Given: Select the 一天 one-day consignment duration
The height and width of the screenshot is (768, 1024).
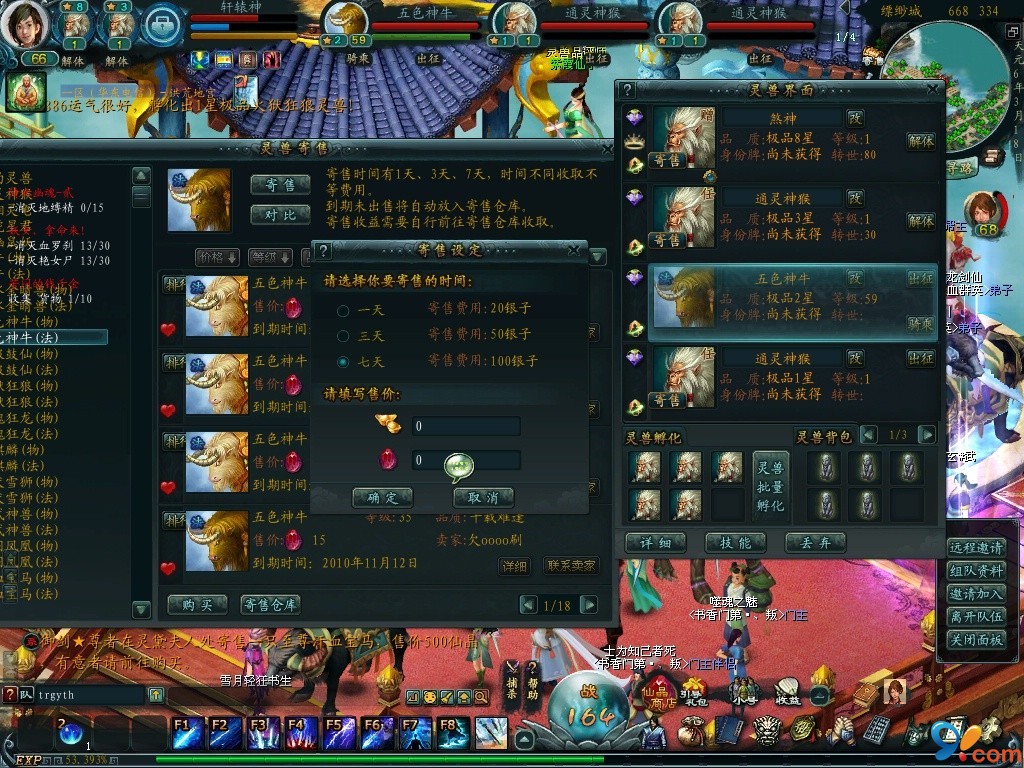Looking at the screenshot, I should [344, 311].
